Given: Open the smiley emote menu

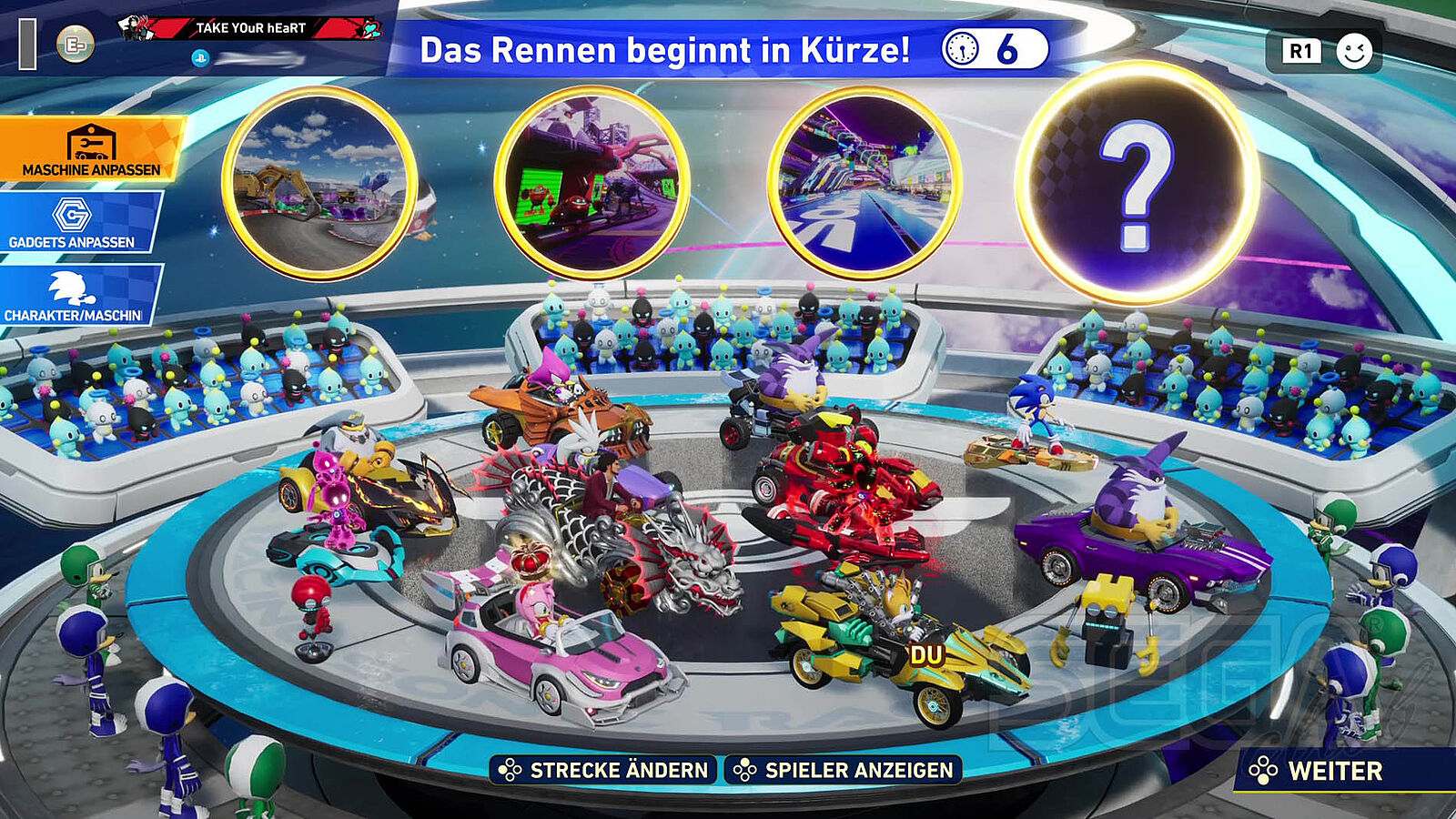Looking at the screenshot, I should coord(1353,51).
